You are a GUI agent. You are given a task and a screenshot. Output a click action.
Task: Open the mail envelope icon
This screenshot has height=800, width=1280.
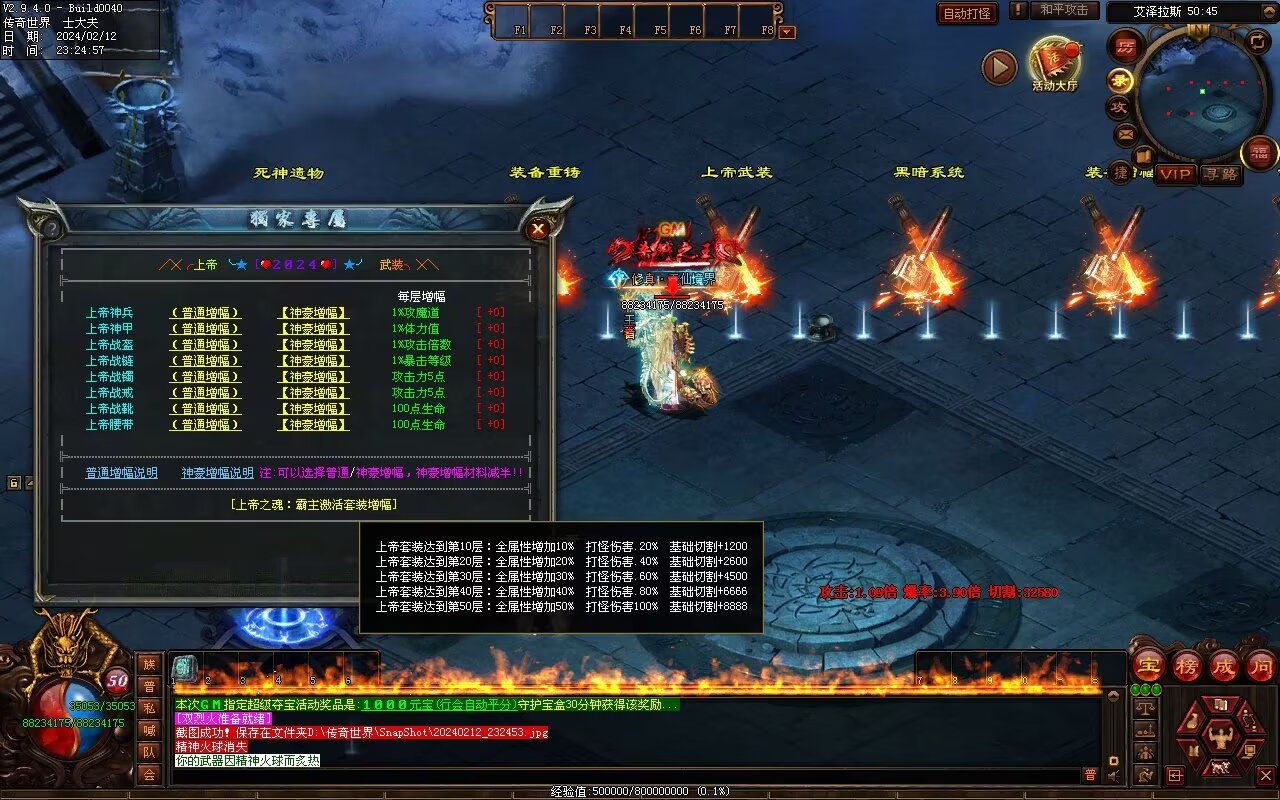(1126, 133)
